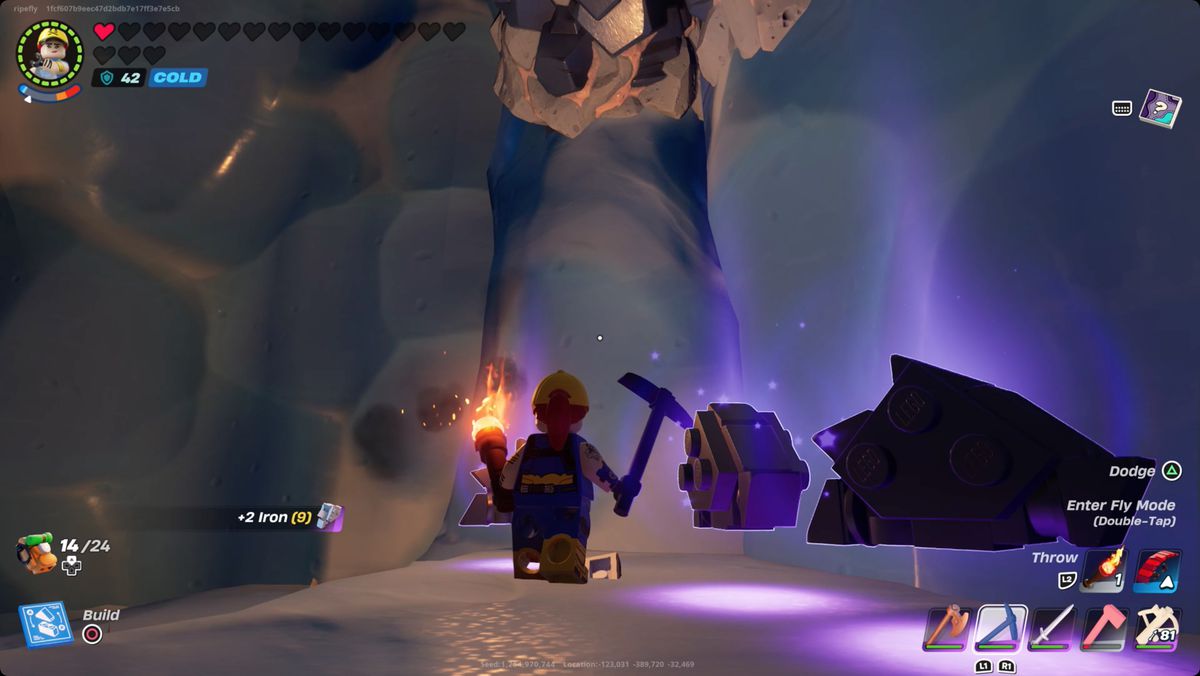Activate the red glider slot
This screenshot has width=1200, height=676.
tap(1157, 571)
